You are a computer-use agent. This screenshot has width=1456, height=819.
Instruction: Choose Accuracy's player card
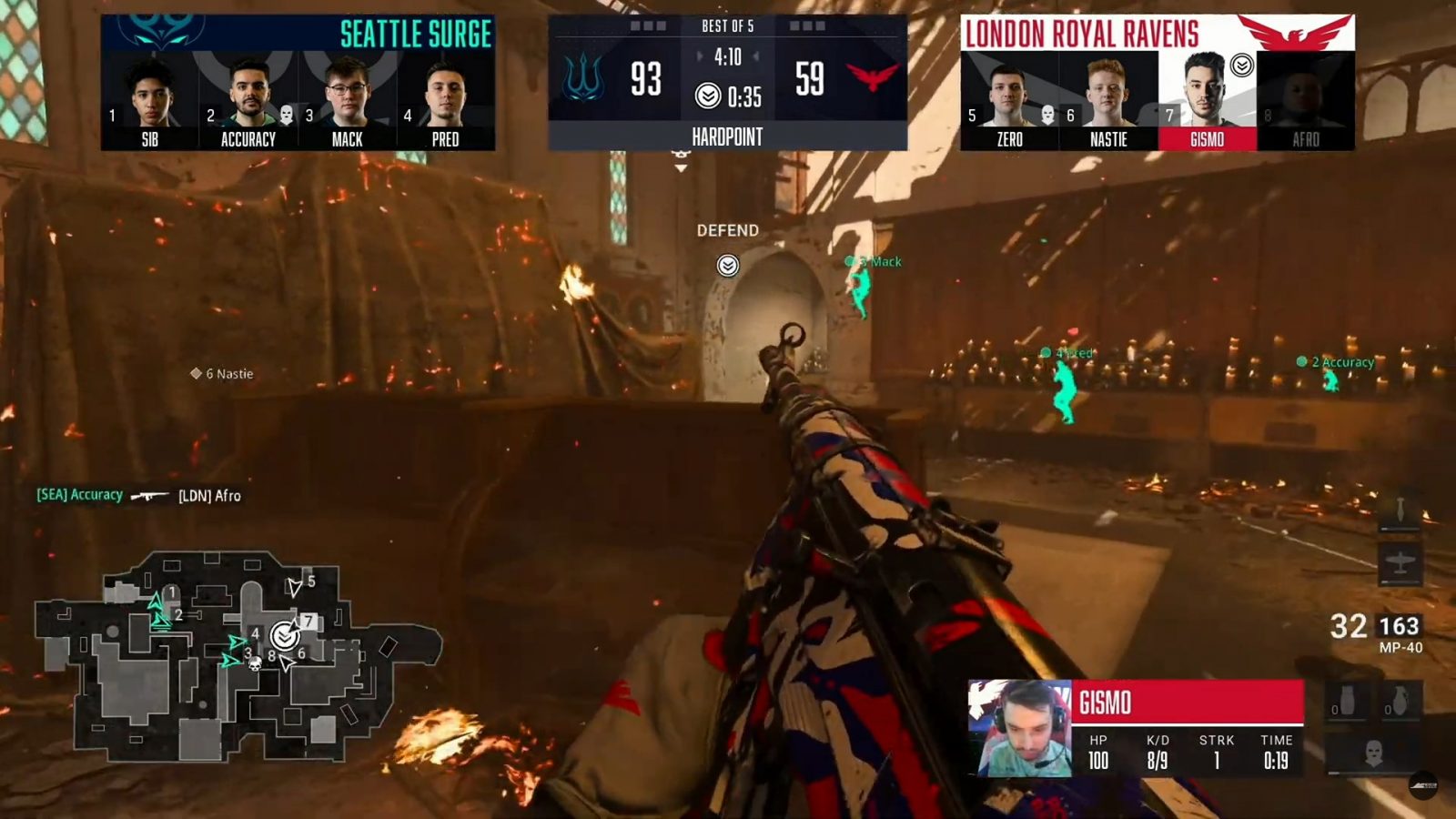tap(248, 100)
